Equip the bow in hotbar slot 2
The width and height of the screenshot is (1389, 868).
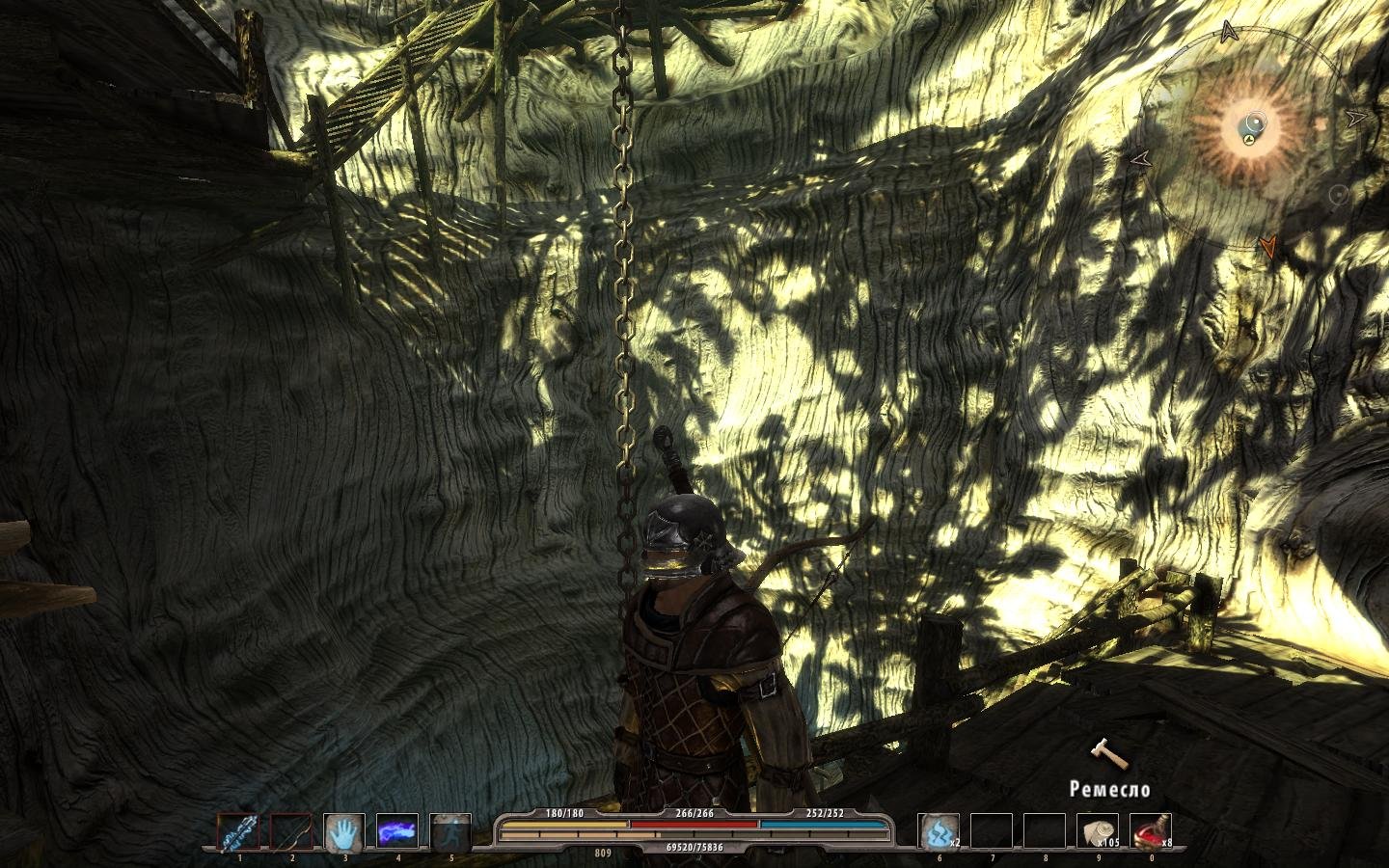click(291, 831)
